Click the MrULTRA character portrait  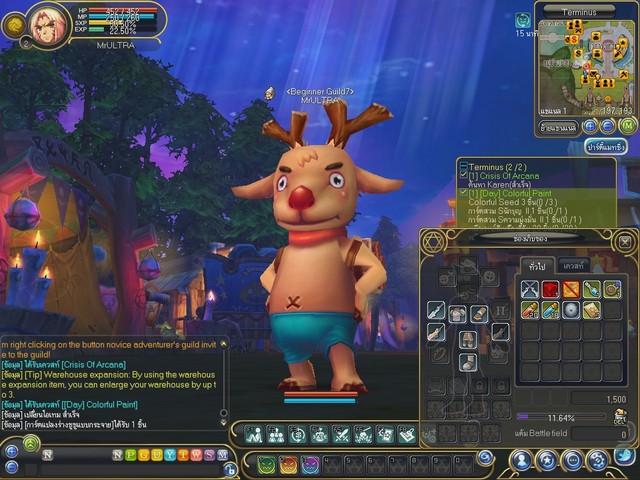(48, 22)
